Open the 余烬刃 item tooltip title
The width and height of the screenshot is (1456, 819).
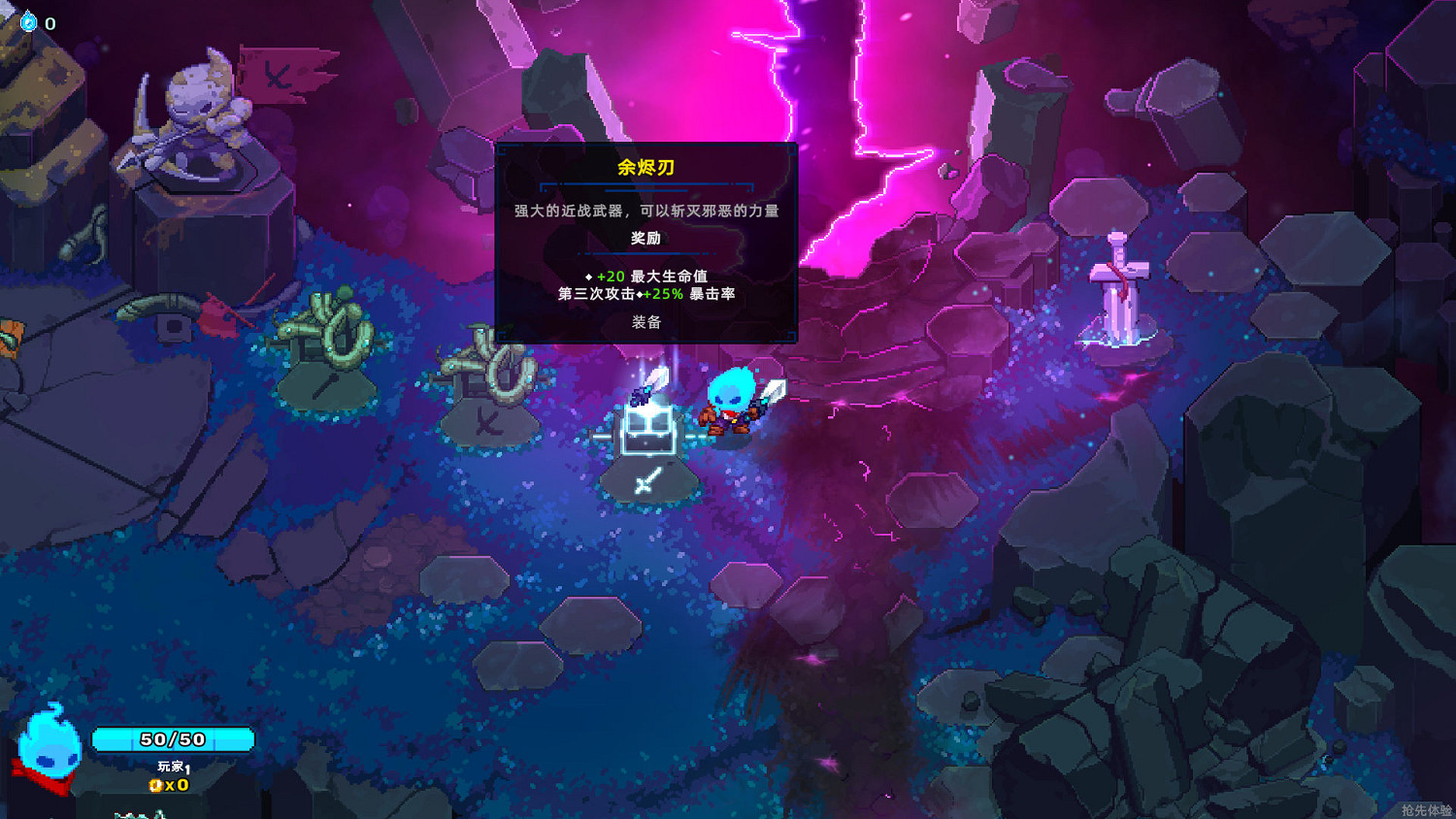tap(645, 167)
